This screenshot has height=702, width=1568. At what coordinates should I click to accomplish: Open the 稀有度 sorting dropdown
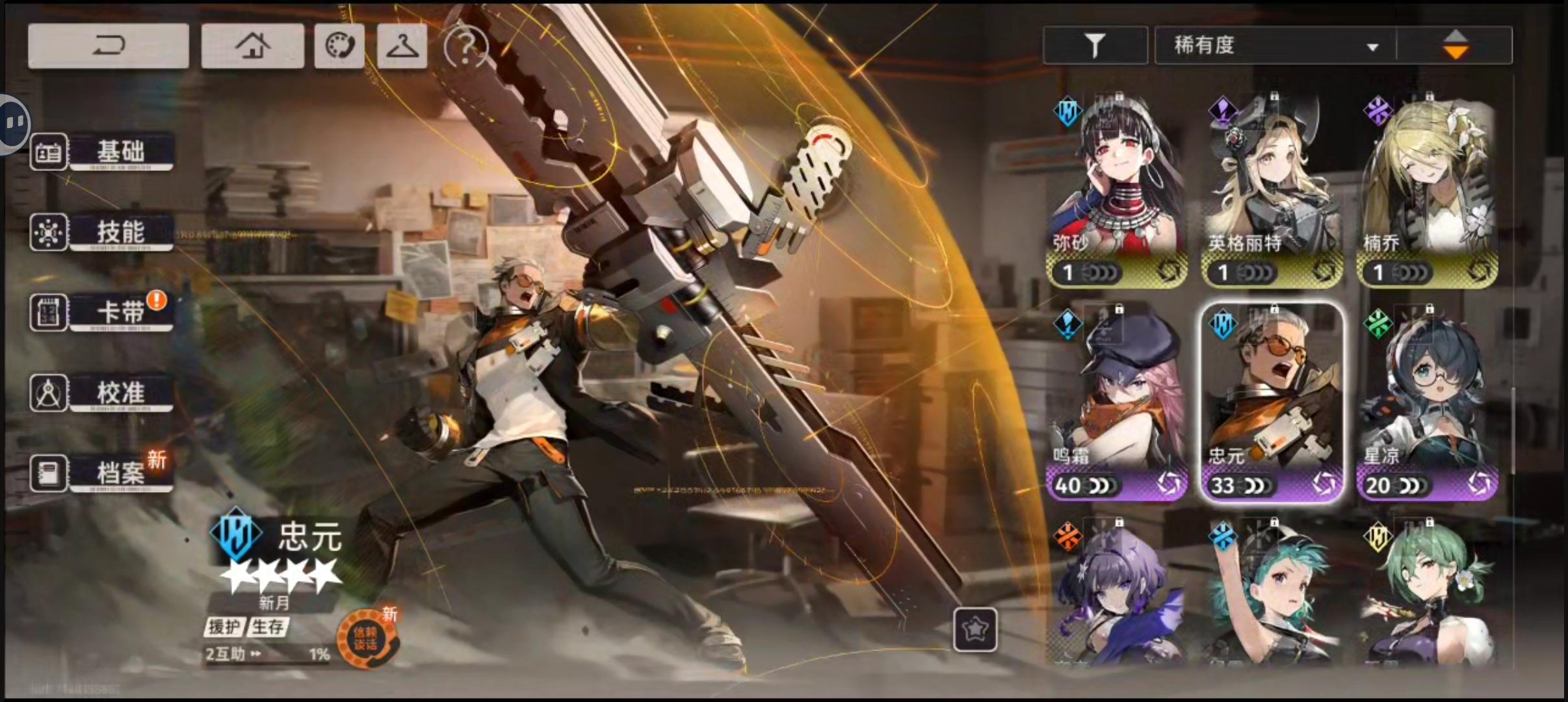click(x=1274, y=44)
